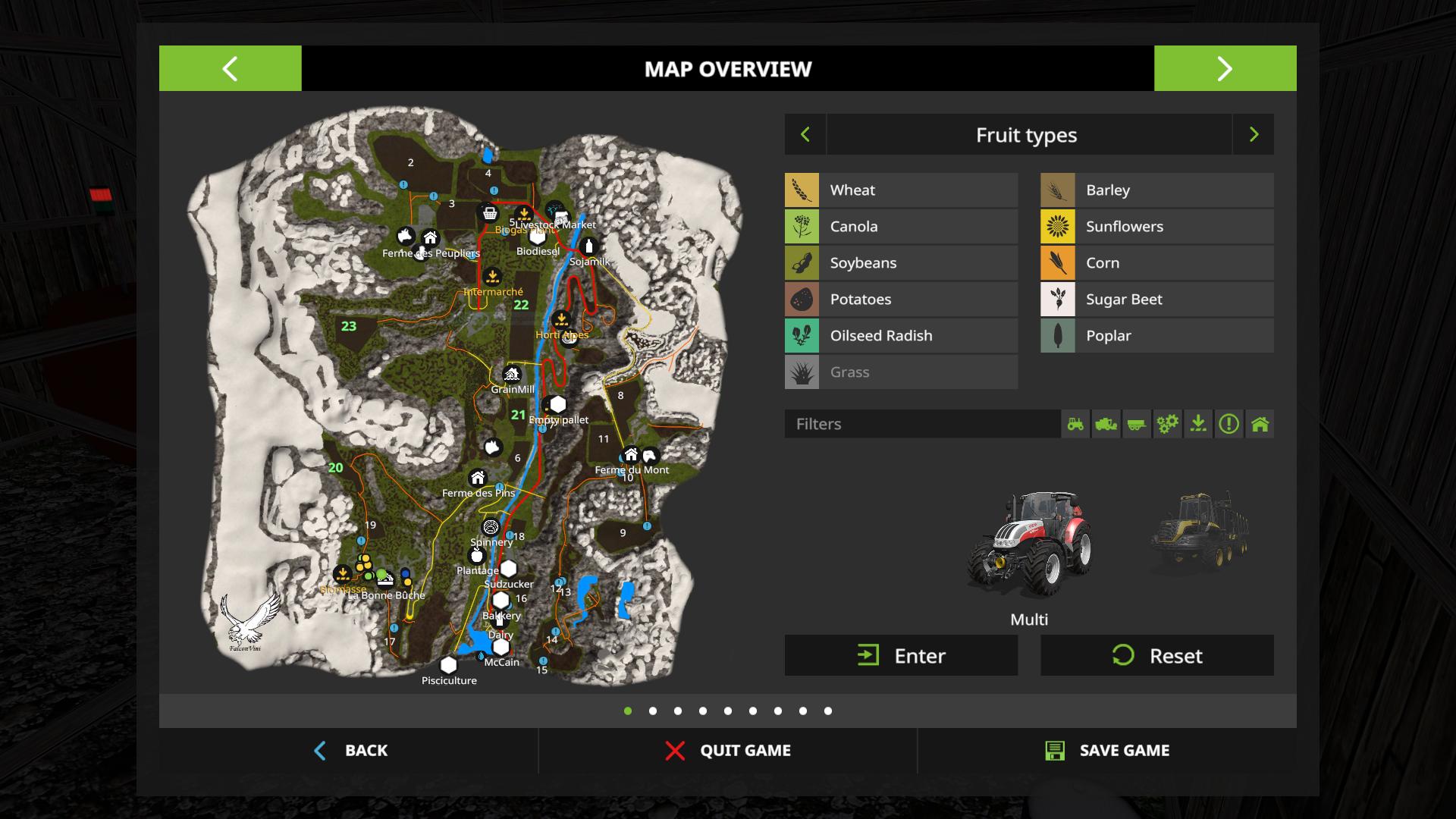Toggle the house icon map filter

tap(1260, 424)
